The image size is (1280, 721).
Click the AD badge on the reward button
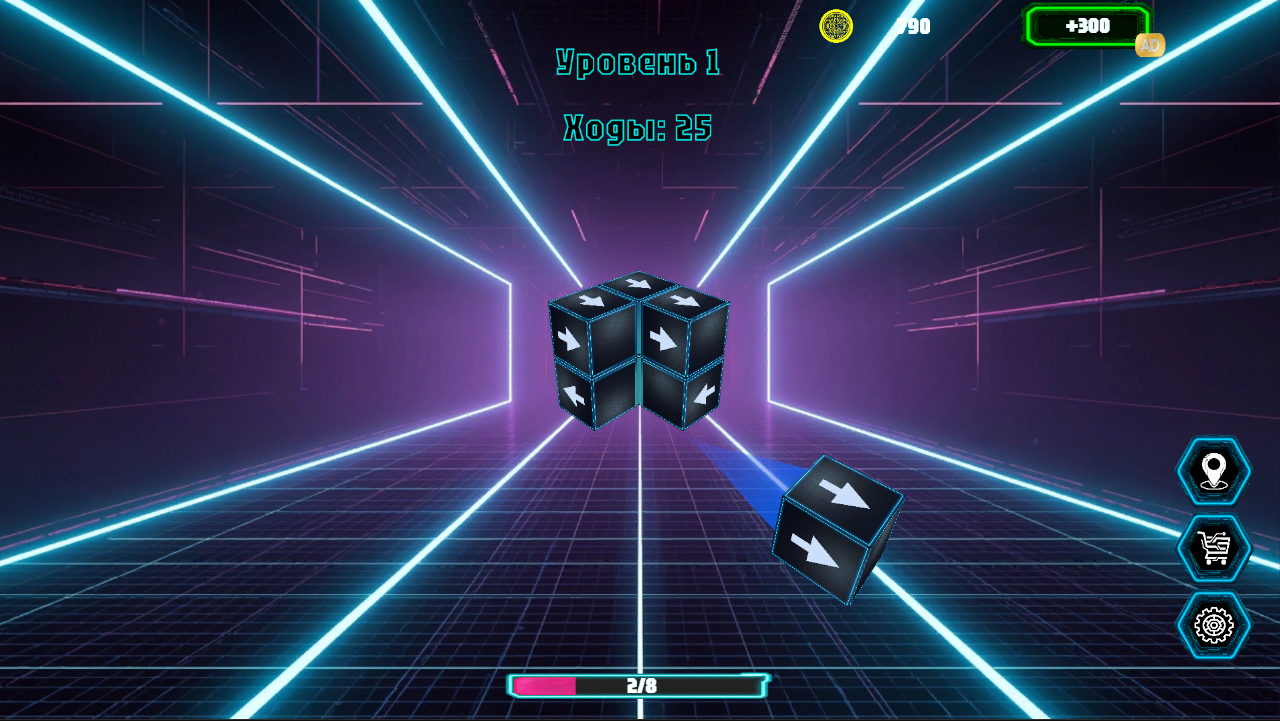tap(1148, 45)
